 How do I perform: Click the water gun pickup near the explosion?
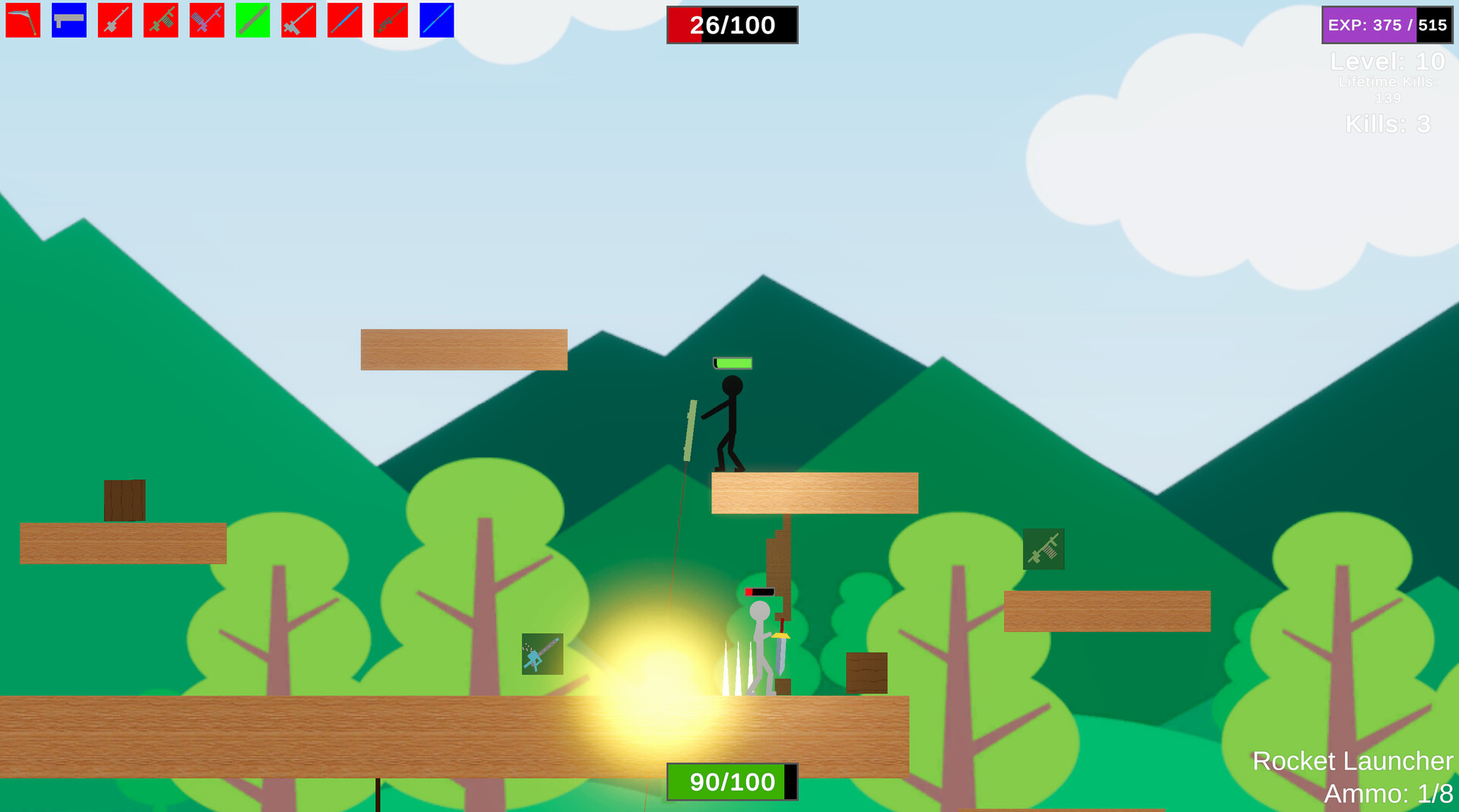pyautogui.click(x=541, y=654)
